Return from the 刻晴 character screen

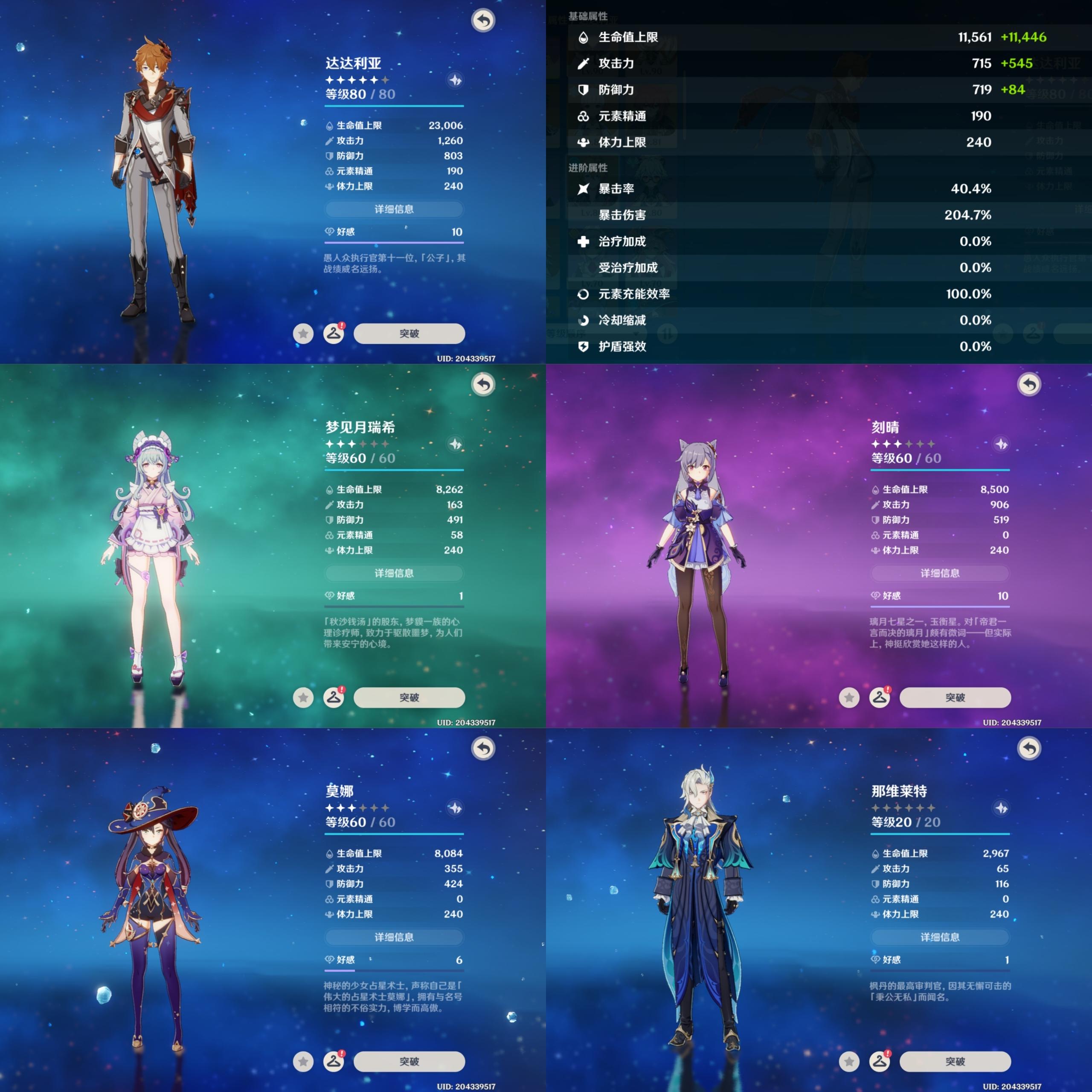pos(1029,385)
